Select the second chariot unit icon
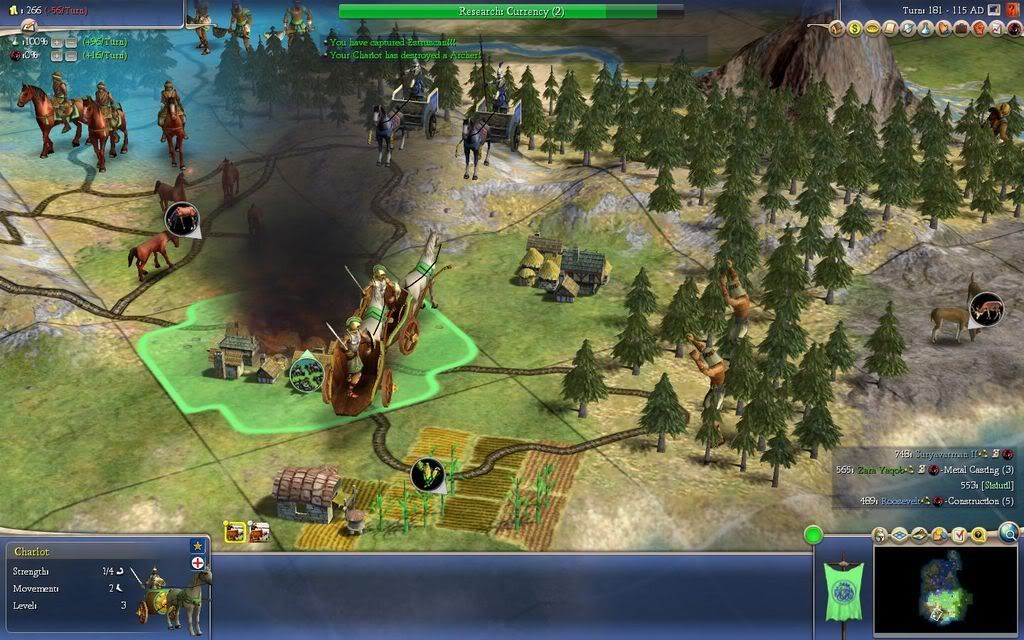Viewport: 1024px width, 640px height. click(258, 532)
